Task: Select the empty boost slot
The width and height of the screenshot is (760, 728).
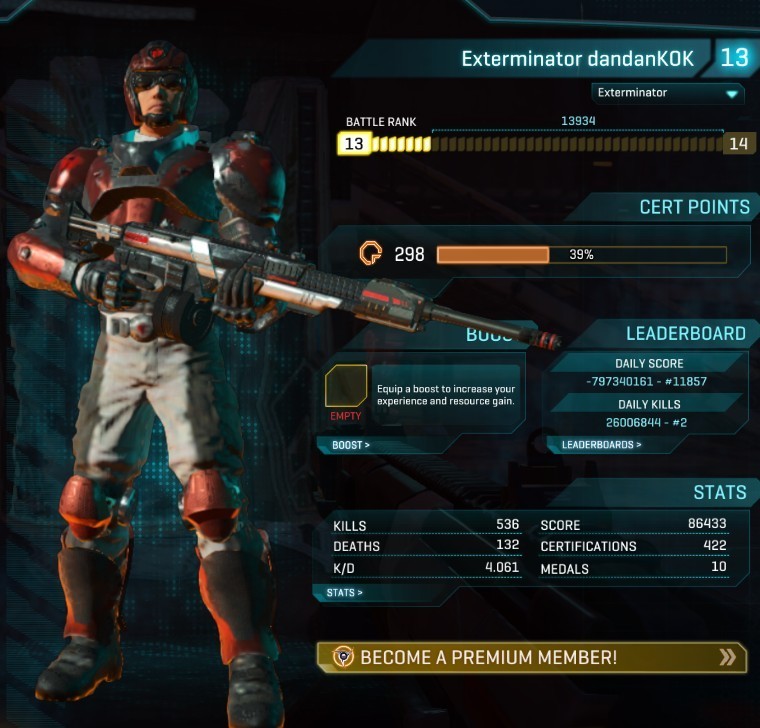Action: [346, 387]
